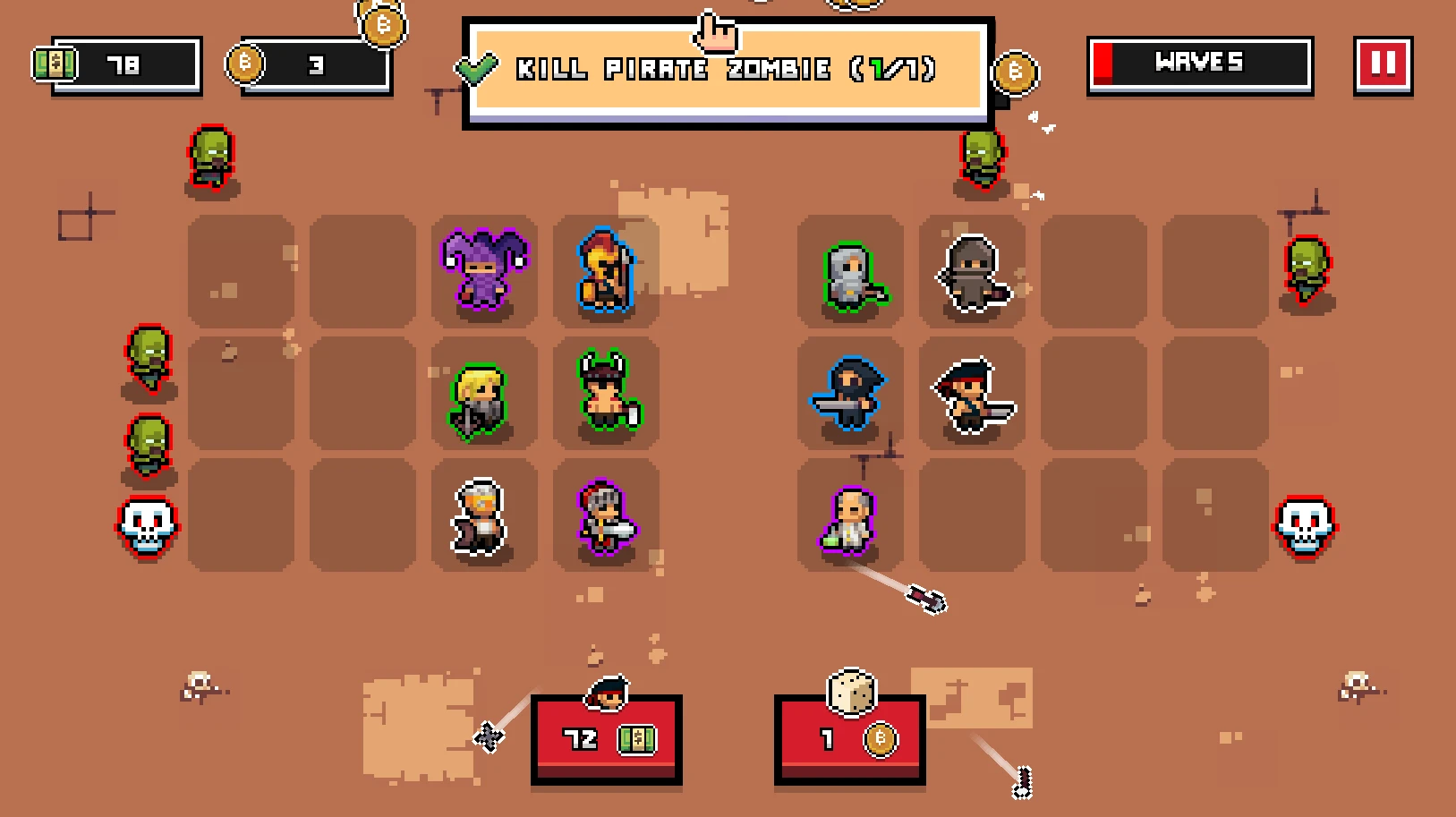Select the gray-haired swordsman hero
Viewport: 1456px width, 817px height.
pyautogui.click(x=604, y=516)
